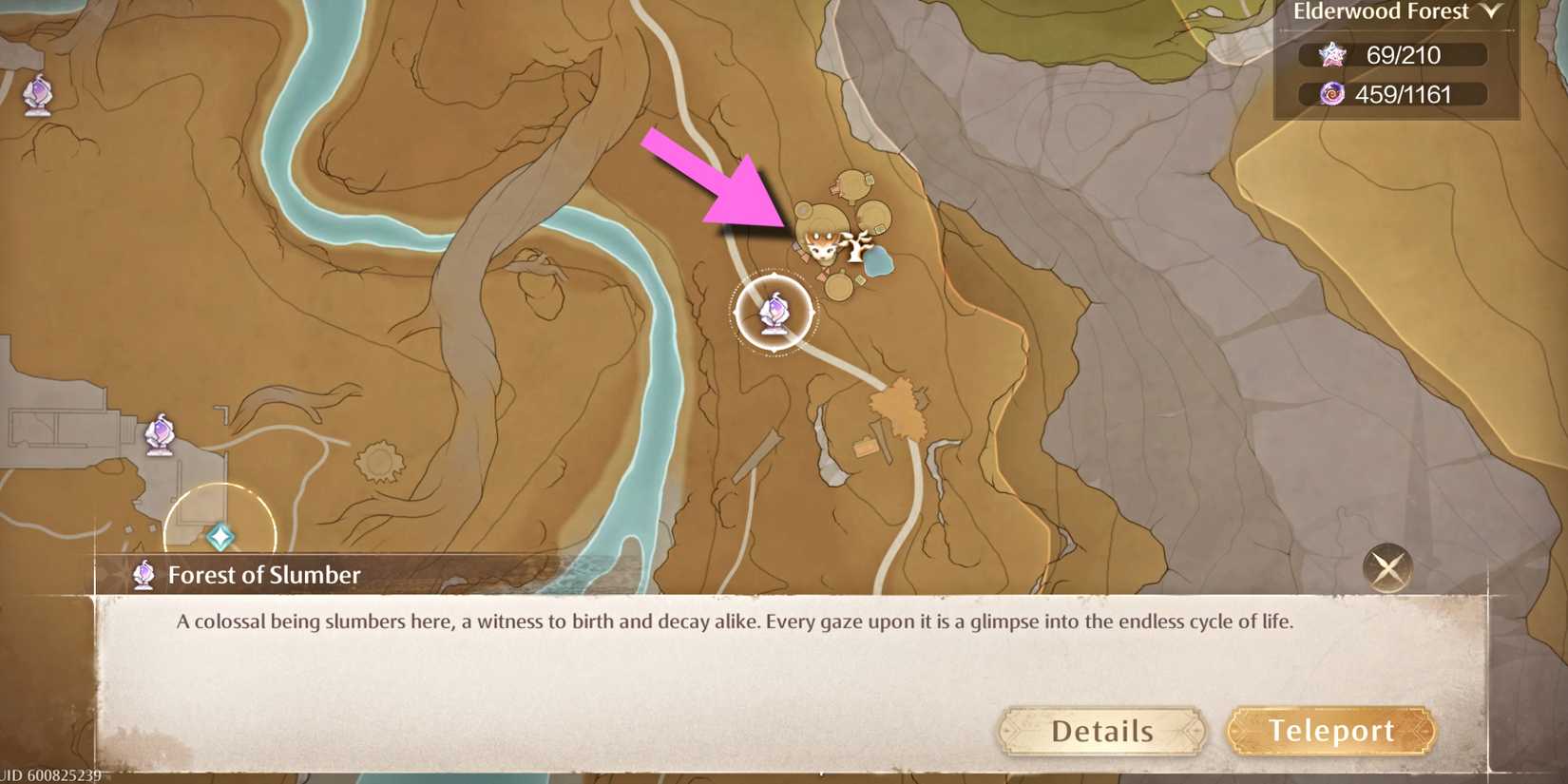Click the Details button
The image size is (1568, 784).
[1102, 731]
